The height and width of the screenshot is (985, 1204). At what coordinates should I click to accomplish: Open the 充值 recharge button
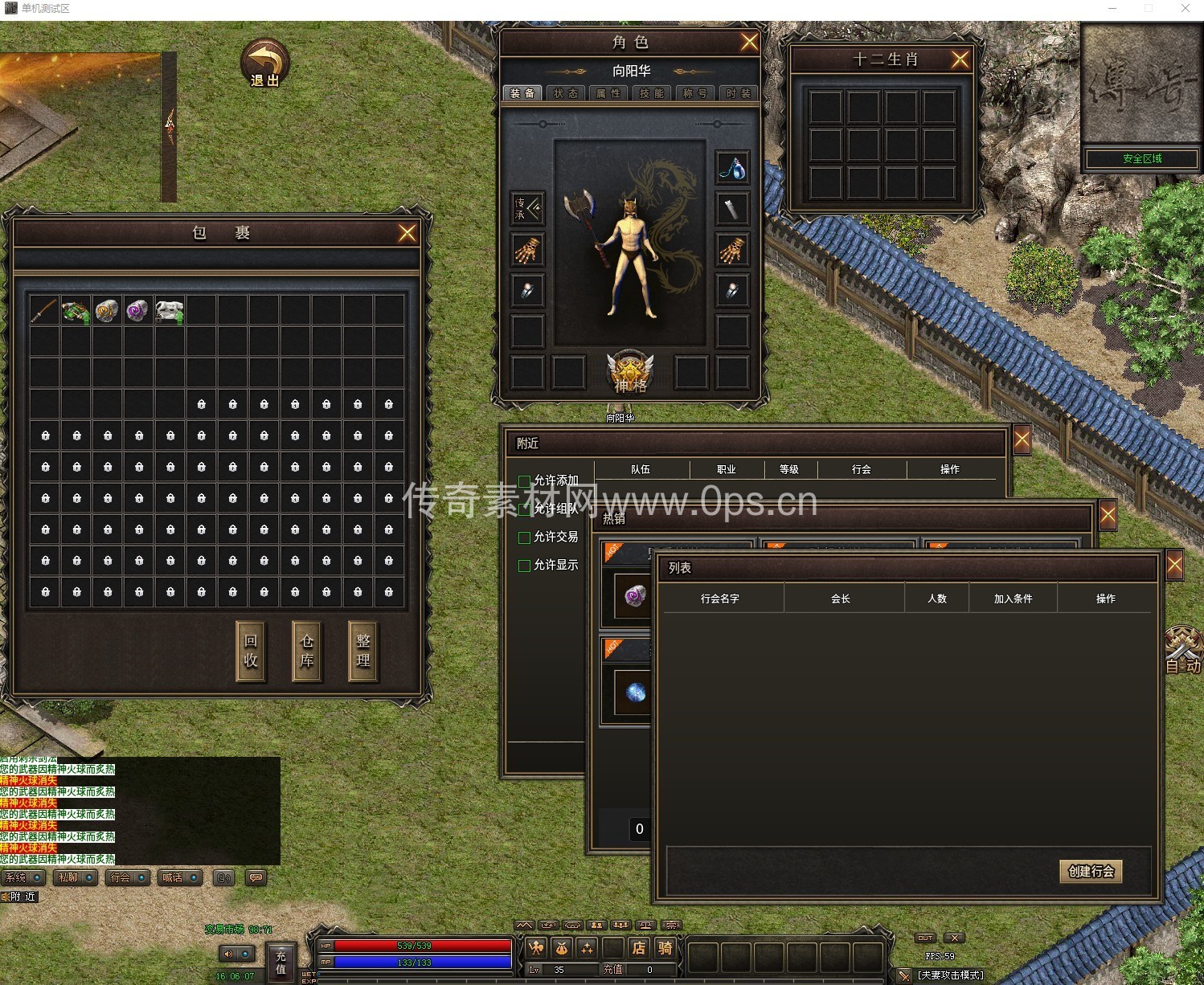pyautogui.click(x=281, y=962)
